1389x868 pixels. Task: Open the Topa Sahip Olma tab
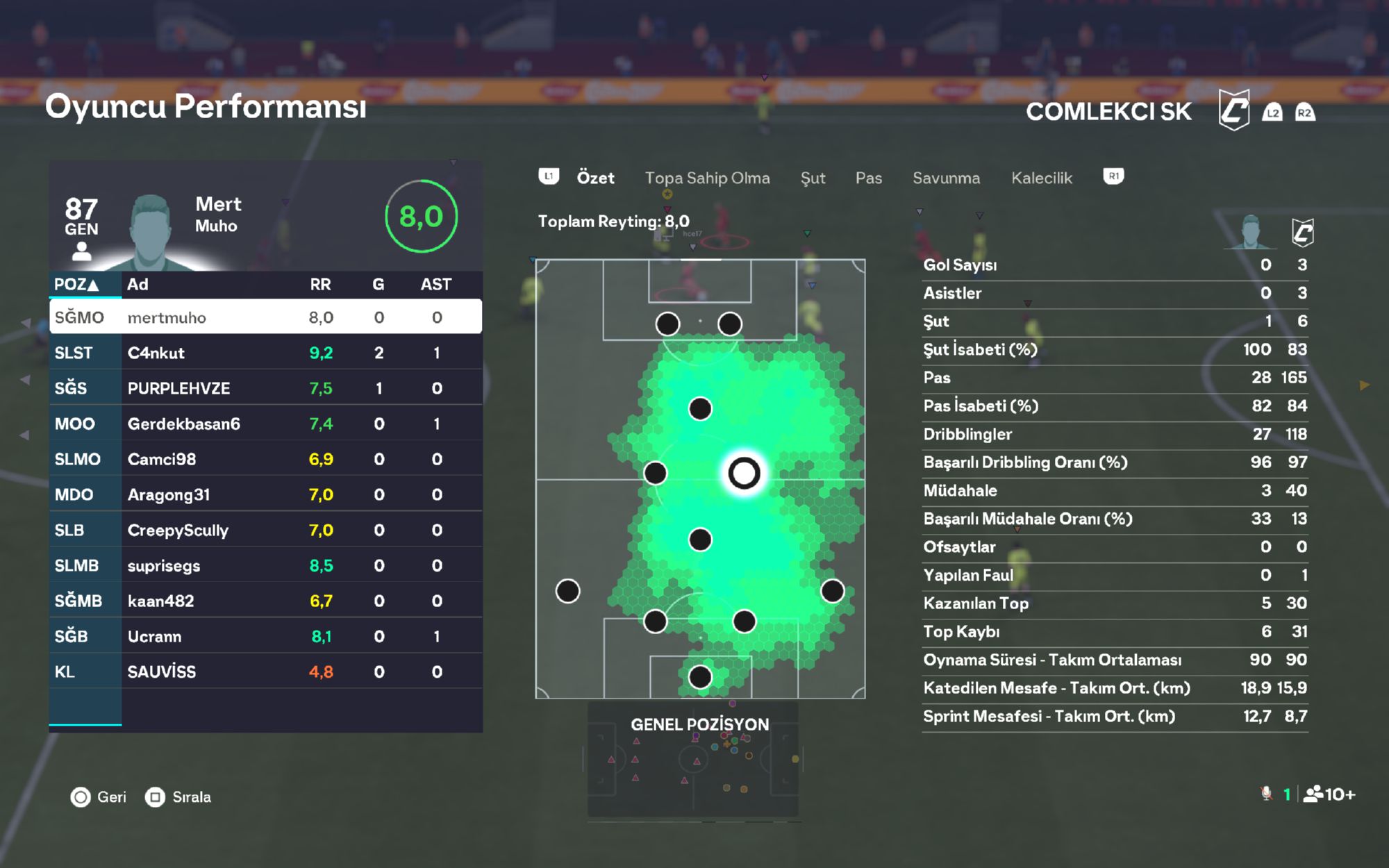click(x=707, y=178)
